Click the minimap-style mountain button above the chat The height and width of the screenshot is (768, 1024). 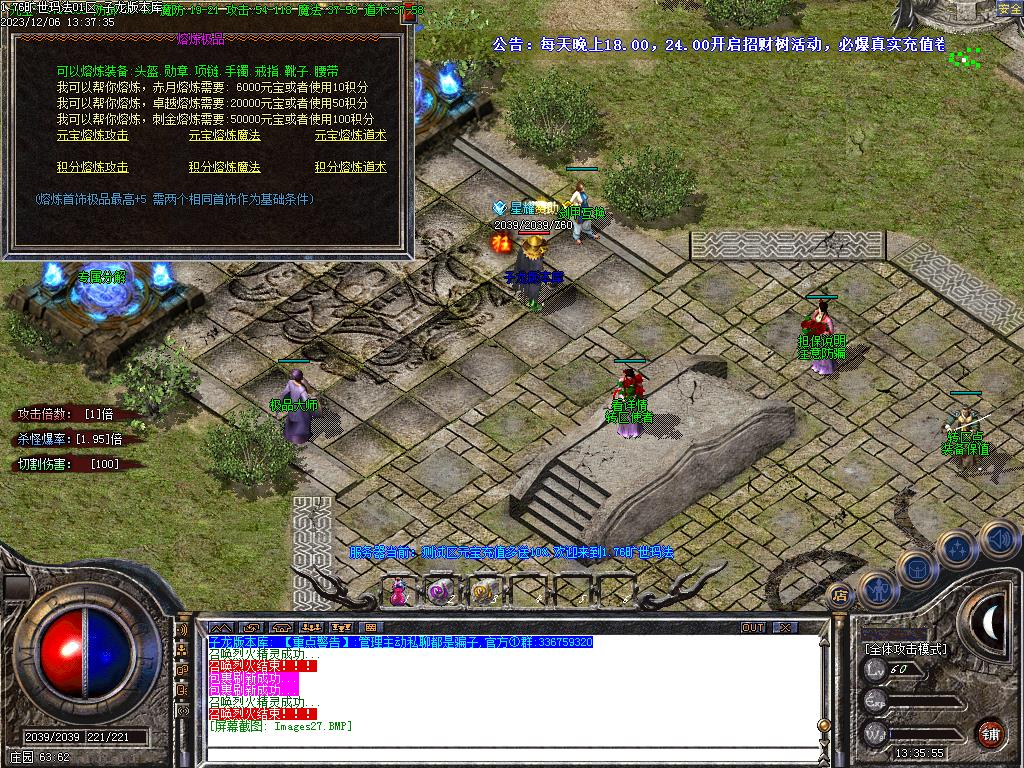(220, 627)
